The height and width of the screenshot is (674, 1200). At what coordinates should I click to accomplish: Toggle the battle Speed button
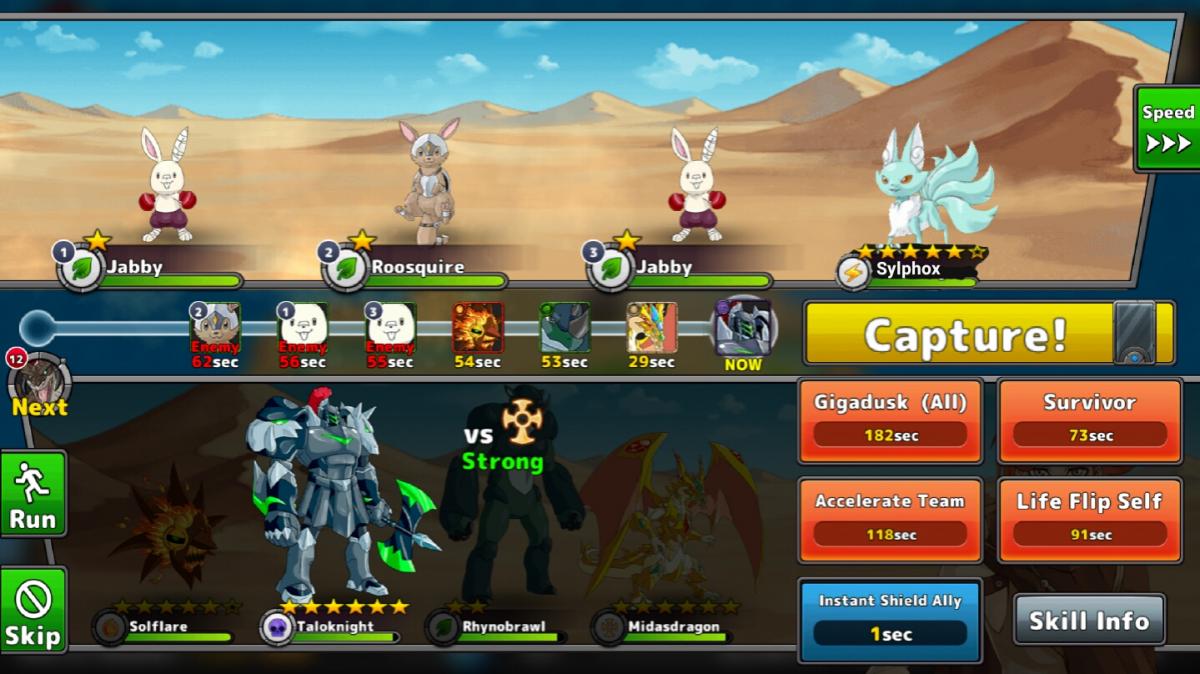tap(1167, 128)
